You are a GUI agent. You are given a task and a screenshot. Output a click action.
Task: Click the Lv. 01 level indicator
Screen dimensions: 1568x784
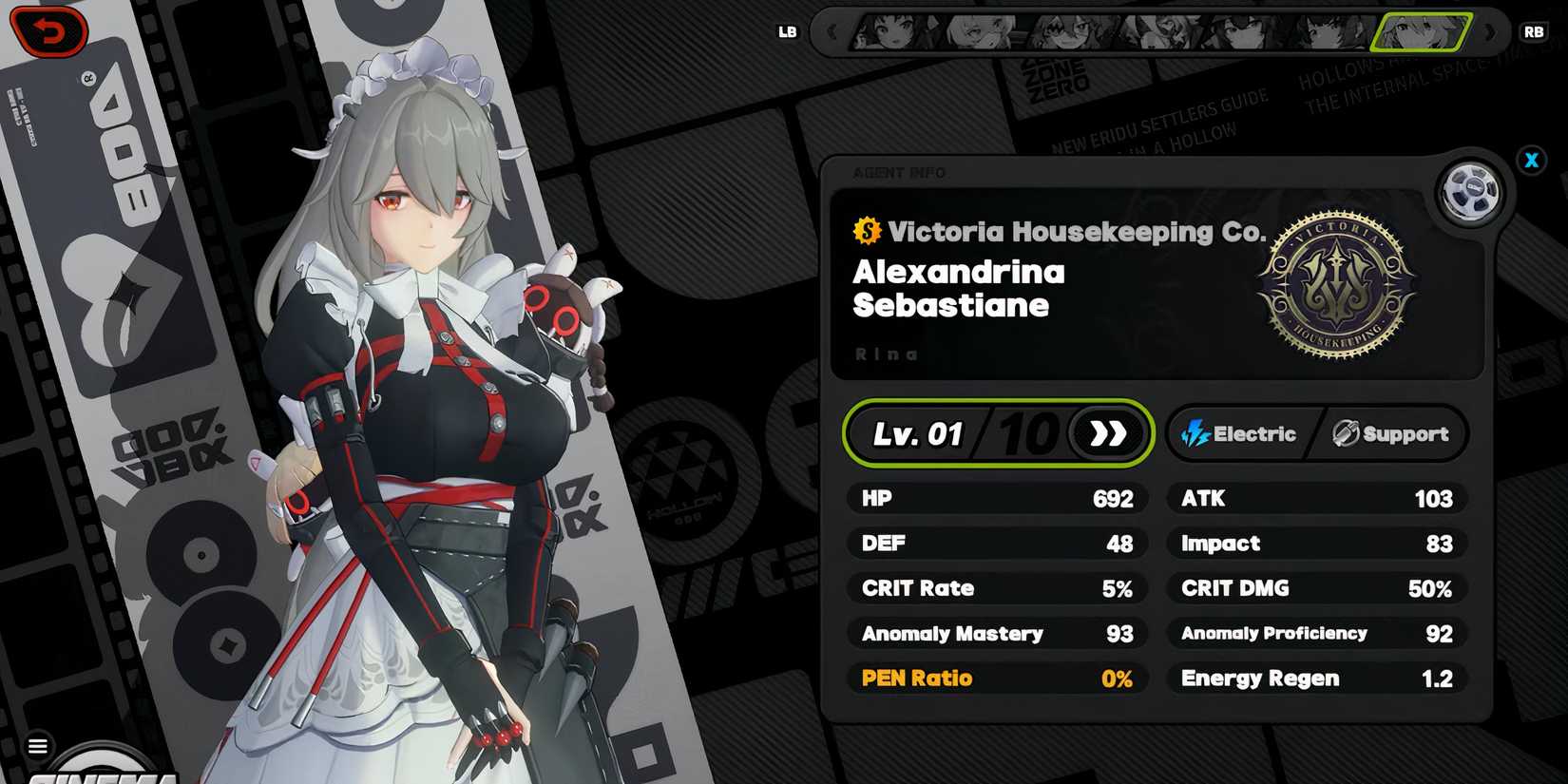[918, 433]
